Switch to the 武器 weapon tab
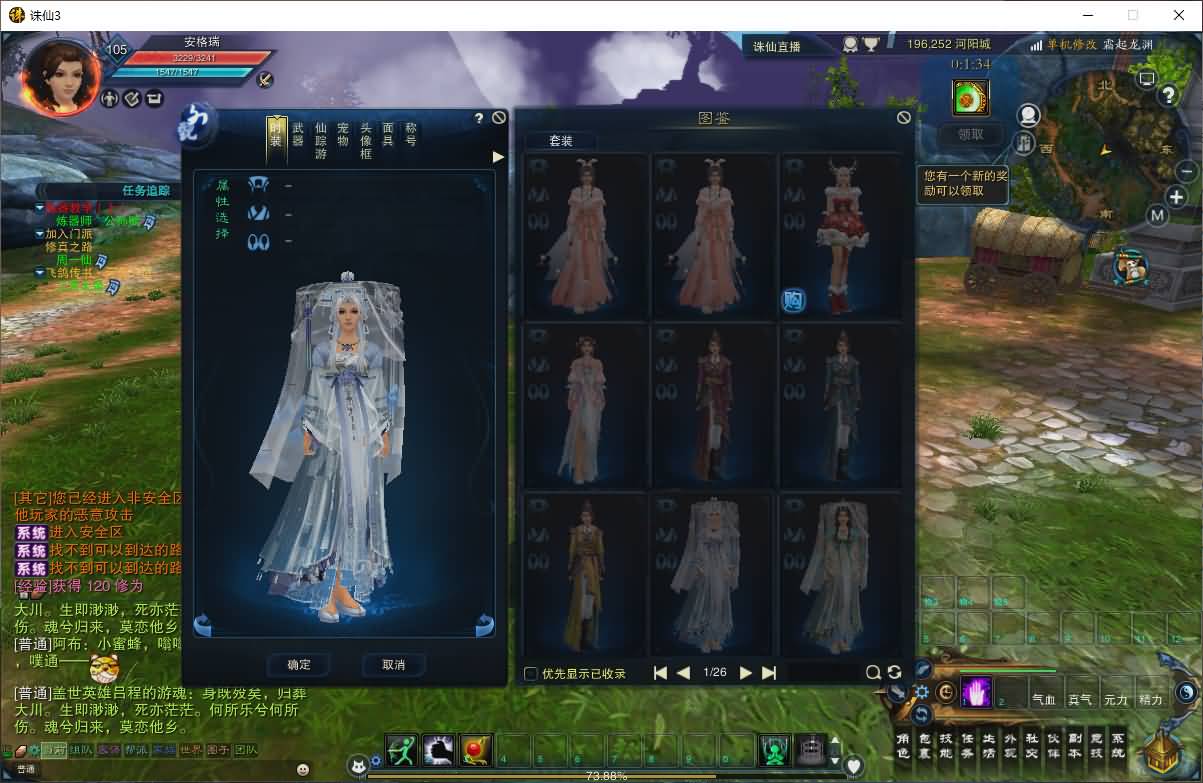Image resolution: width=1203 pixels, height=783 pixels. (298, 134)
